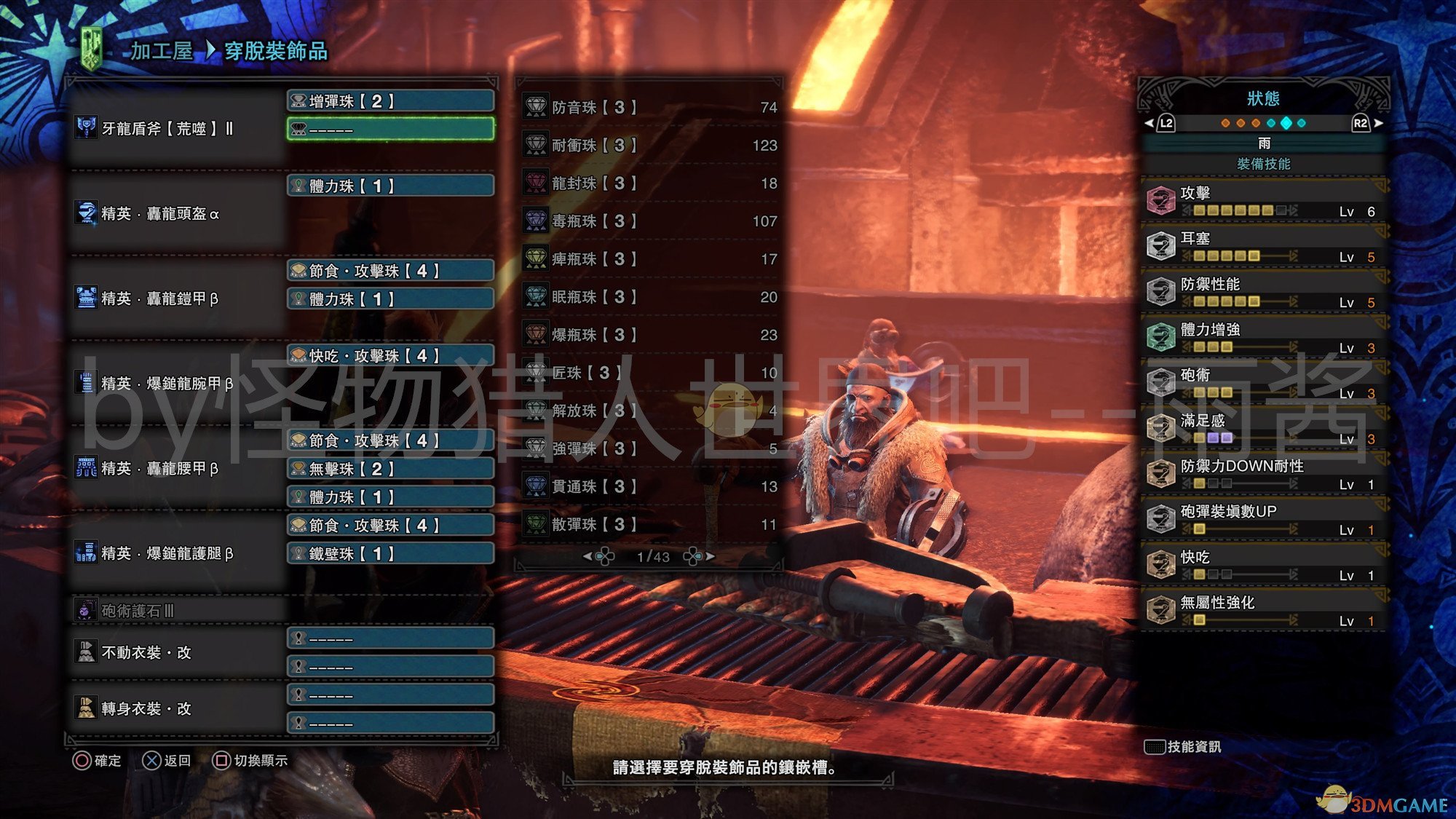Select the 增彈珠【2】 decoration slot
Image resolution: width=1456 pixels, height=819 pixels.
pos(391,101)
